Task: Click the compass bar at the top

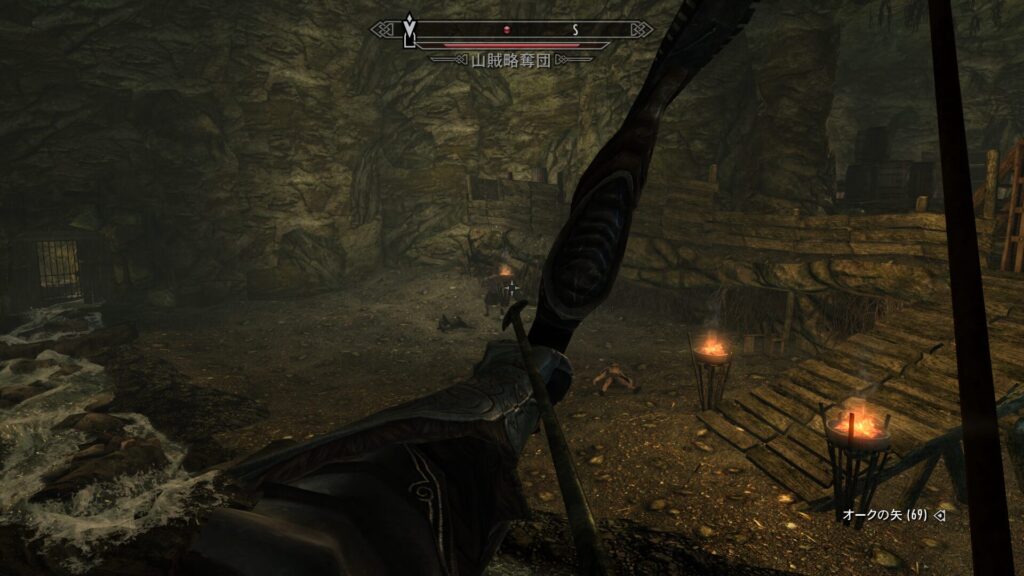Action: tap(512, 30)
